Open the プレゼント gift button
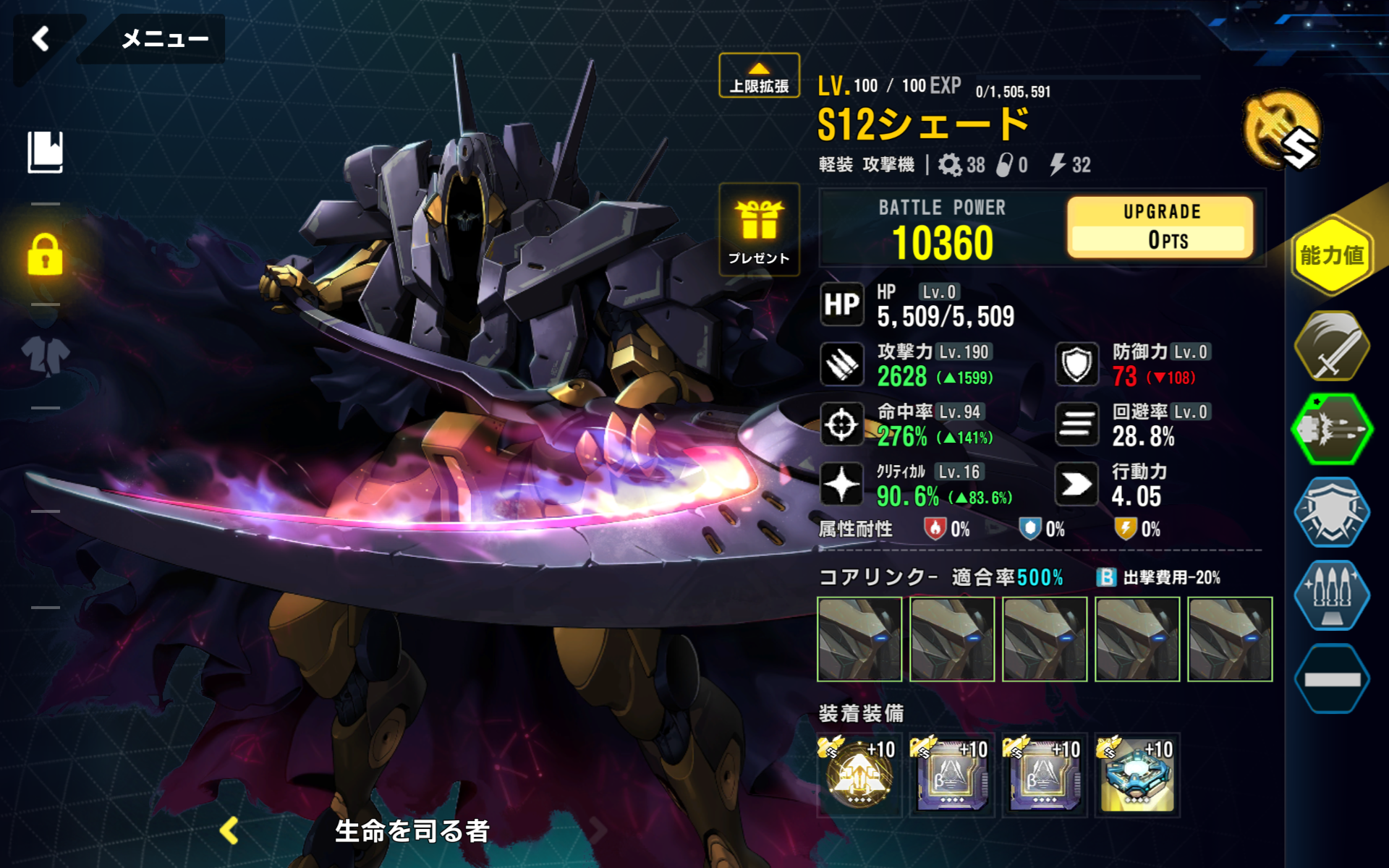The image size is (1389, 868). coord(759,230)
